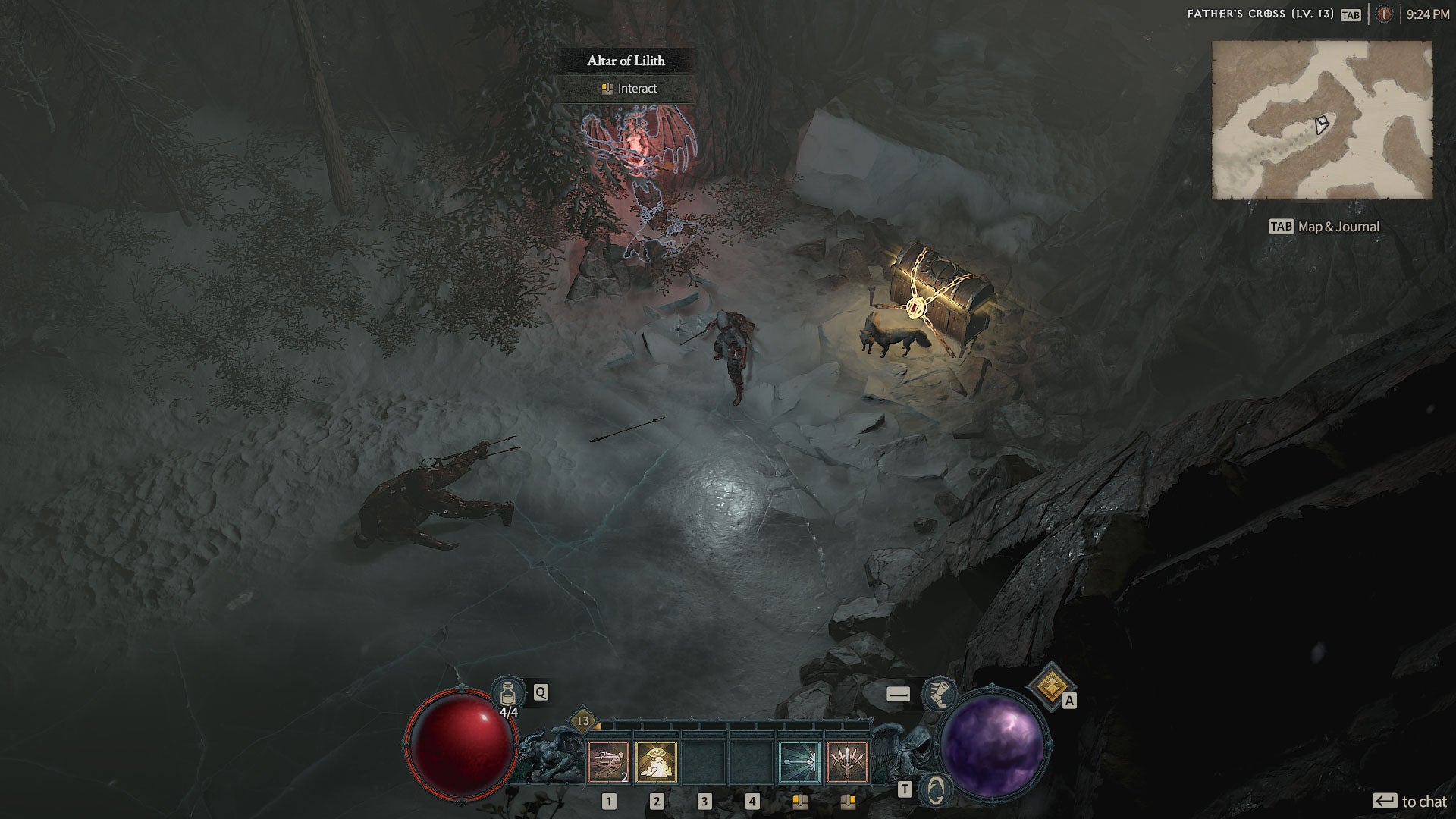Fire the arrow skill in the teal slot
Screen dimensions: 1456x819
click(799, 761)
